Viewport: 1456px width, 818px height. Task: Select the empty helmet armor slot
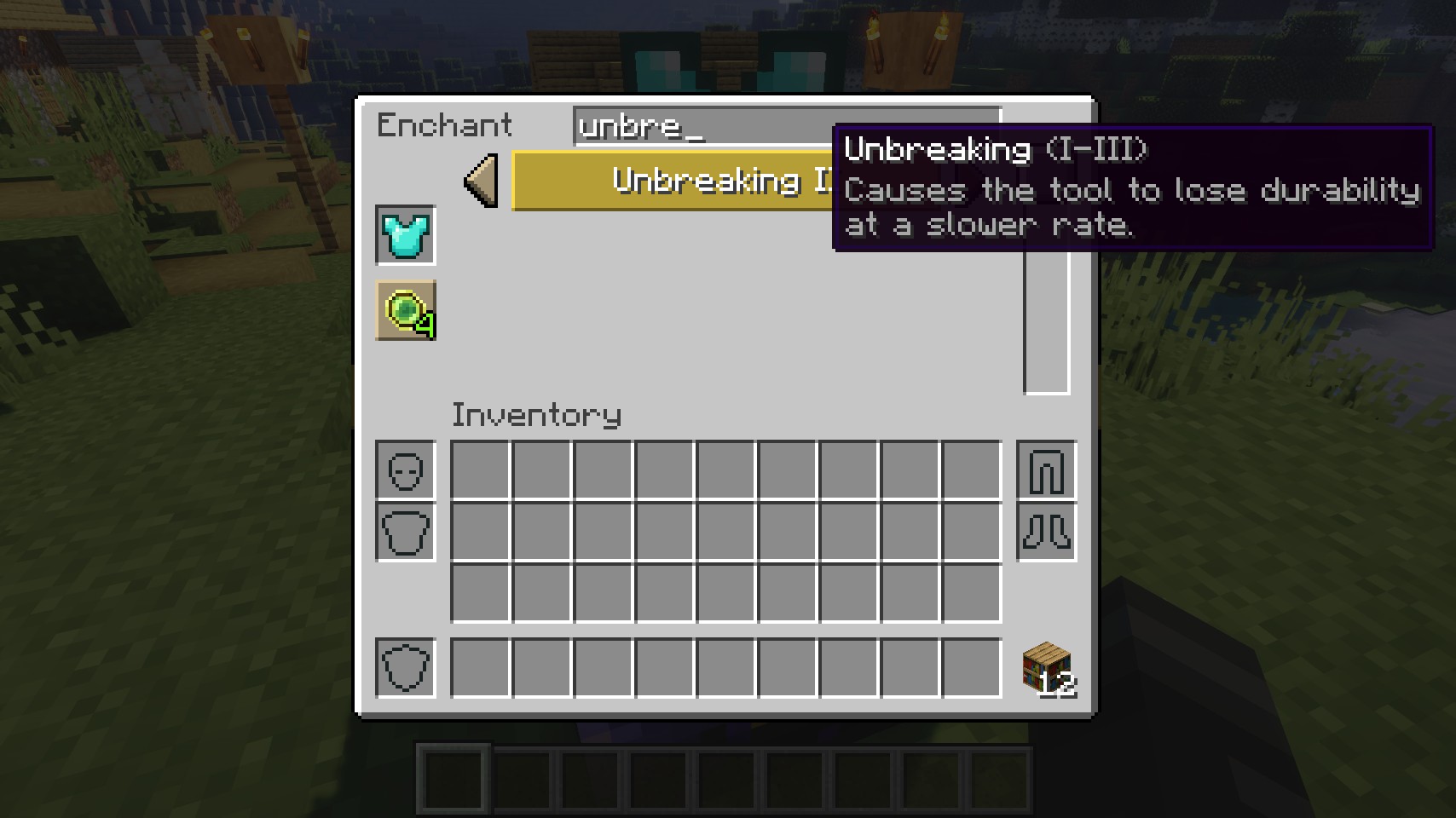pos(406,470)
